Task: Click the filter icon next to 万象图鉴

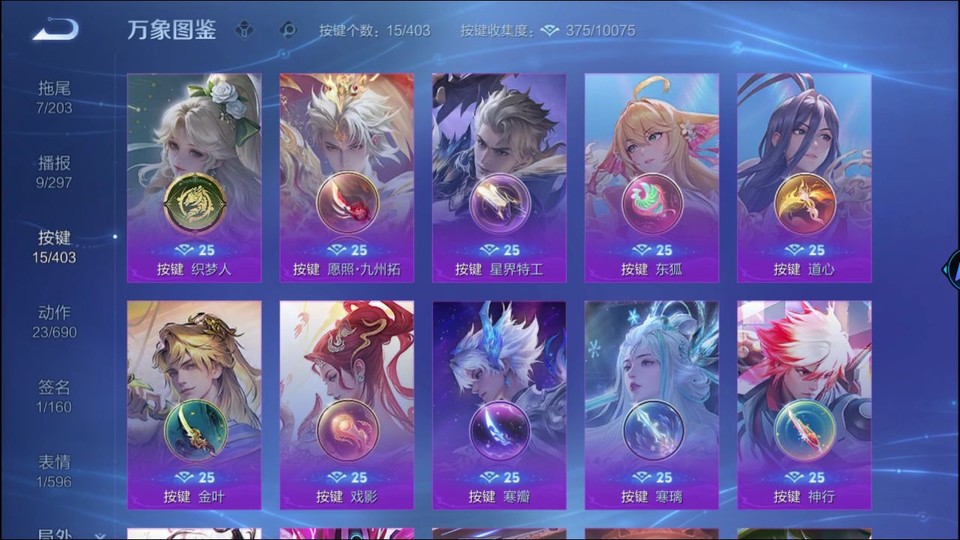Action: coord(244,30)
